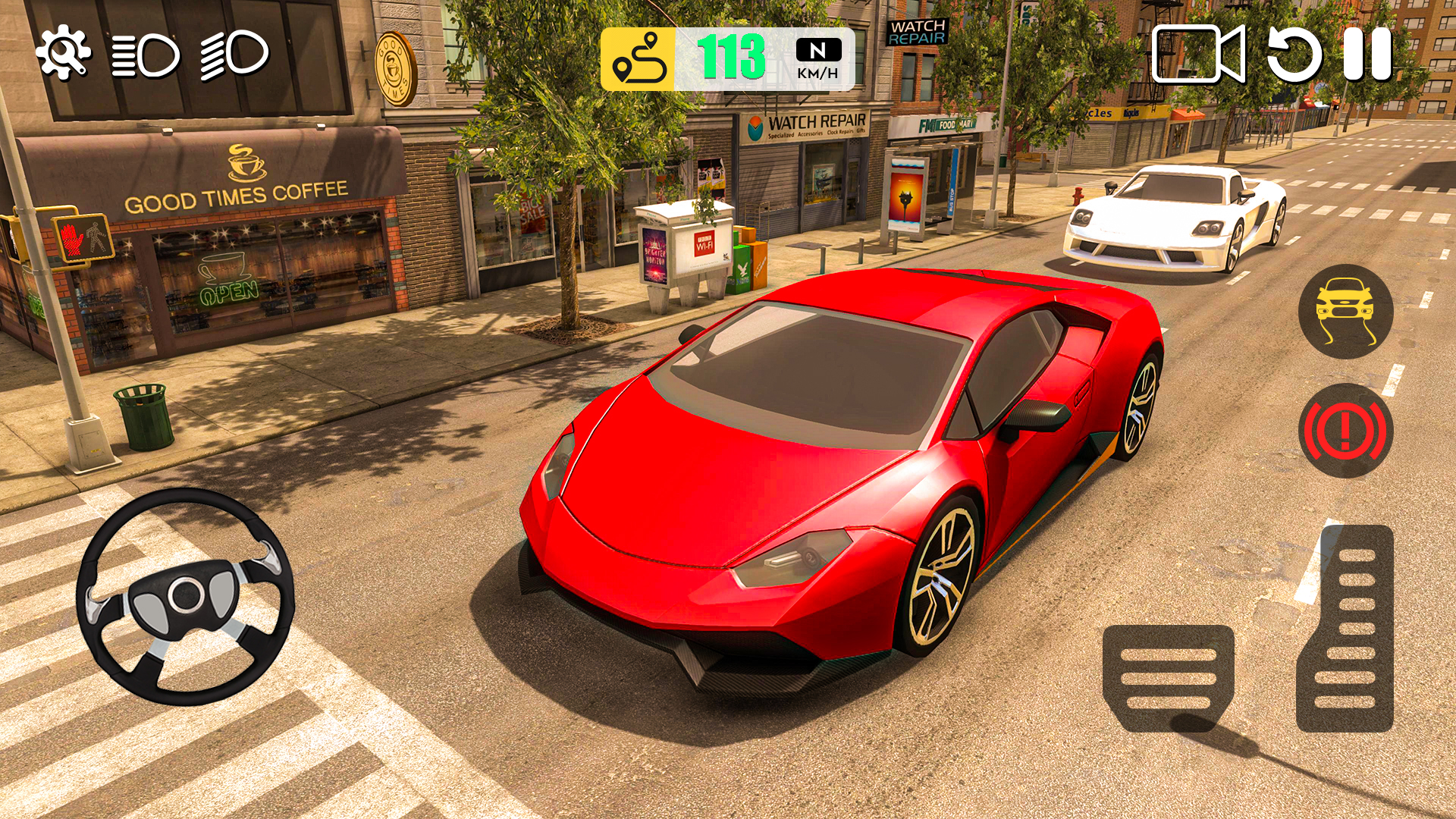Click the KM/H speed unit badge
Viewport: 1456px width, 819px height.
coord(817,74)
